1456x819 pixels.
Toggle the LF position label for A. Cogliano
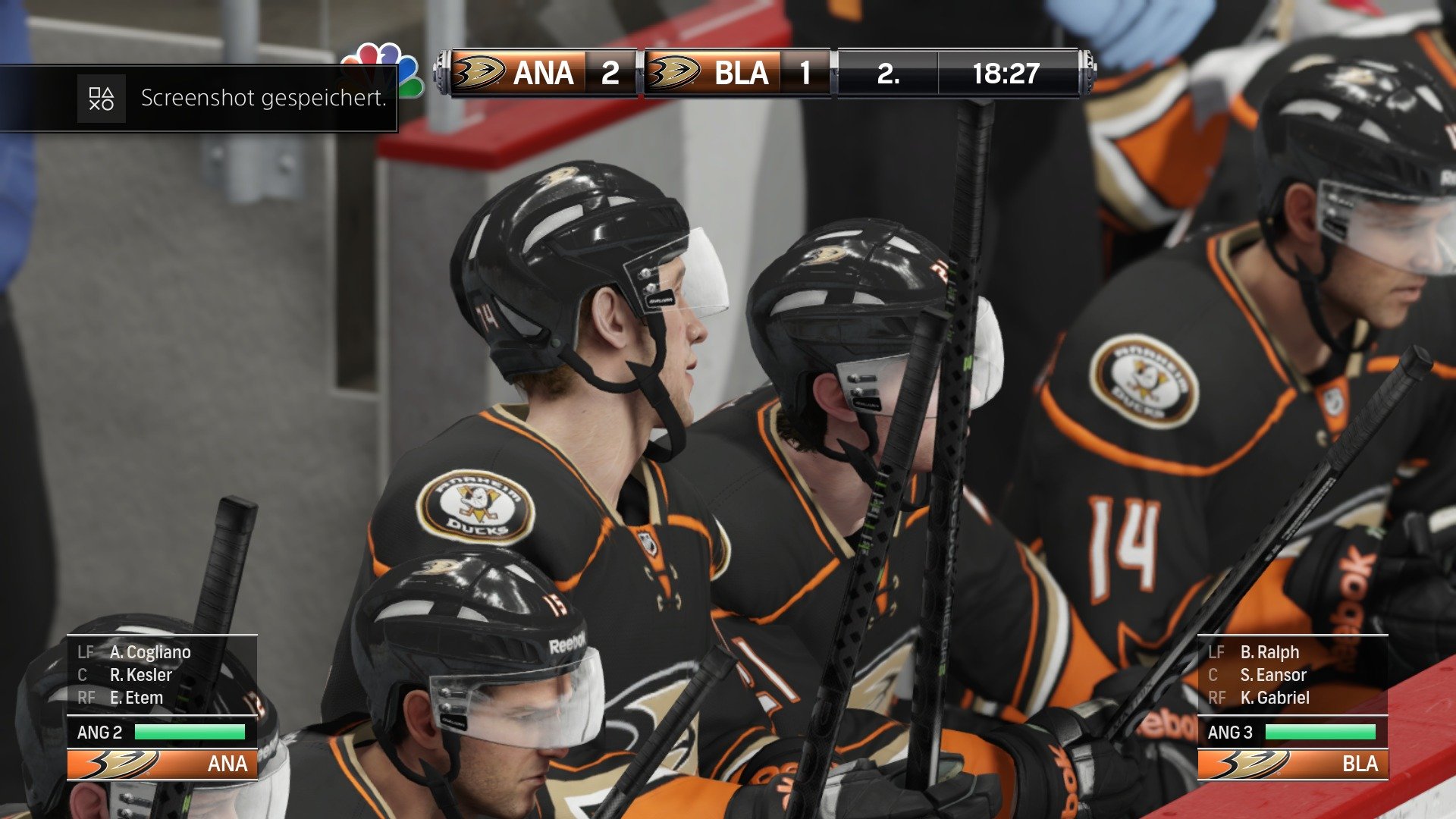tap(84, 651)
